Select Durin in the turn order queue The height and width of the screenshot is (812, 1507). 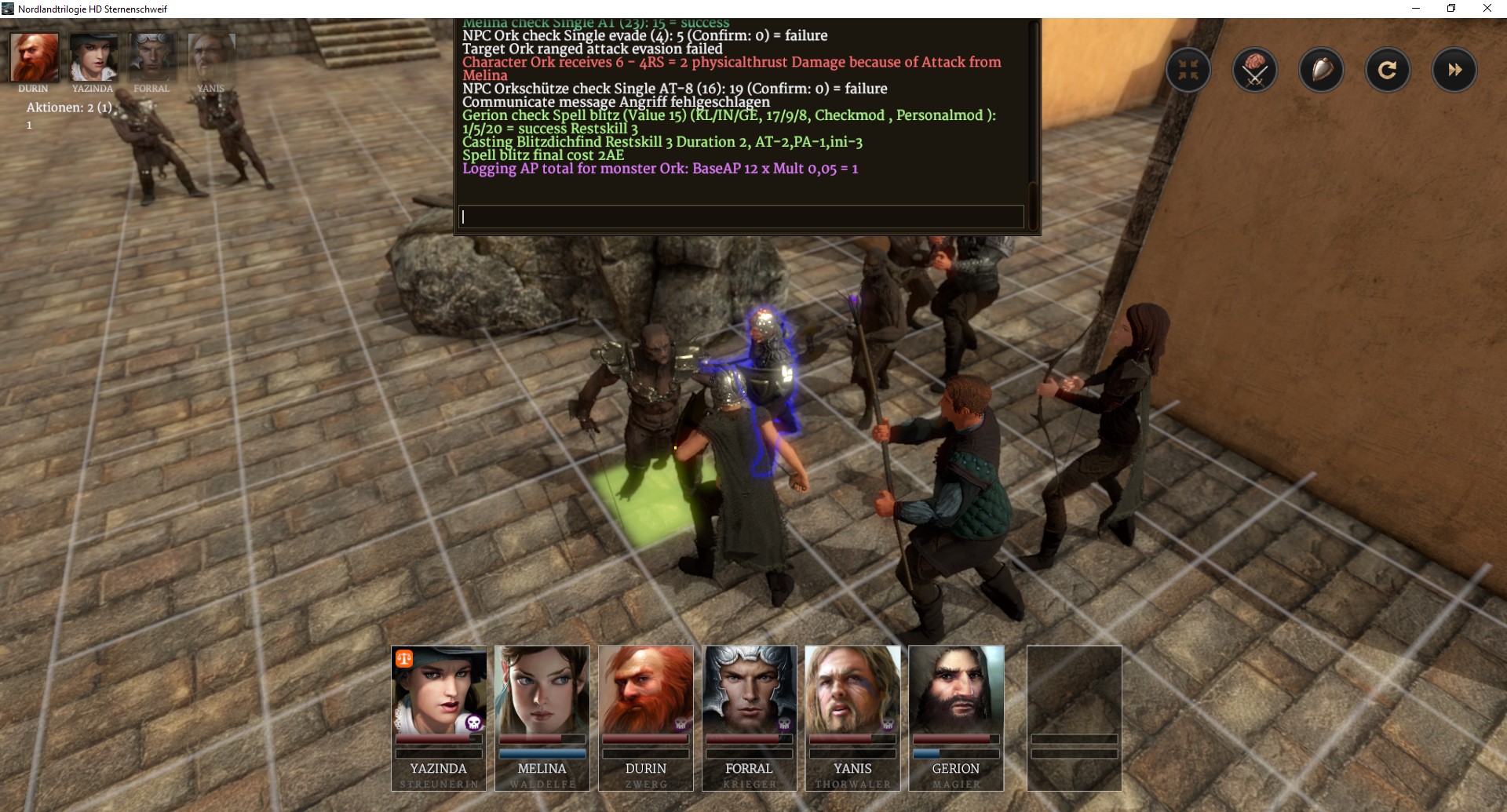click(35, 57)
